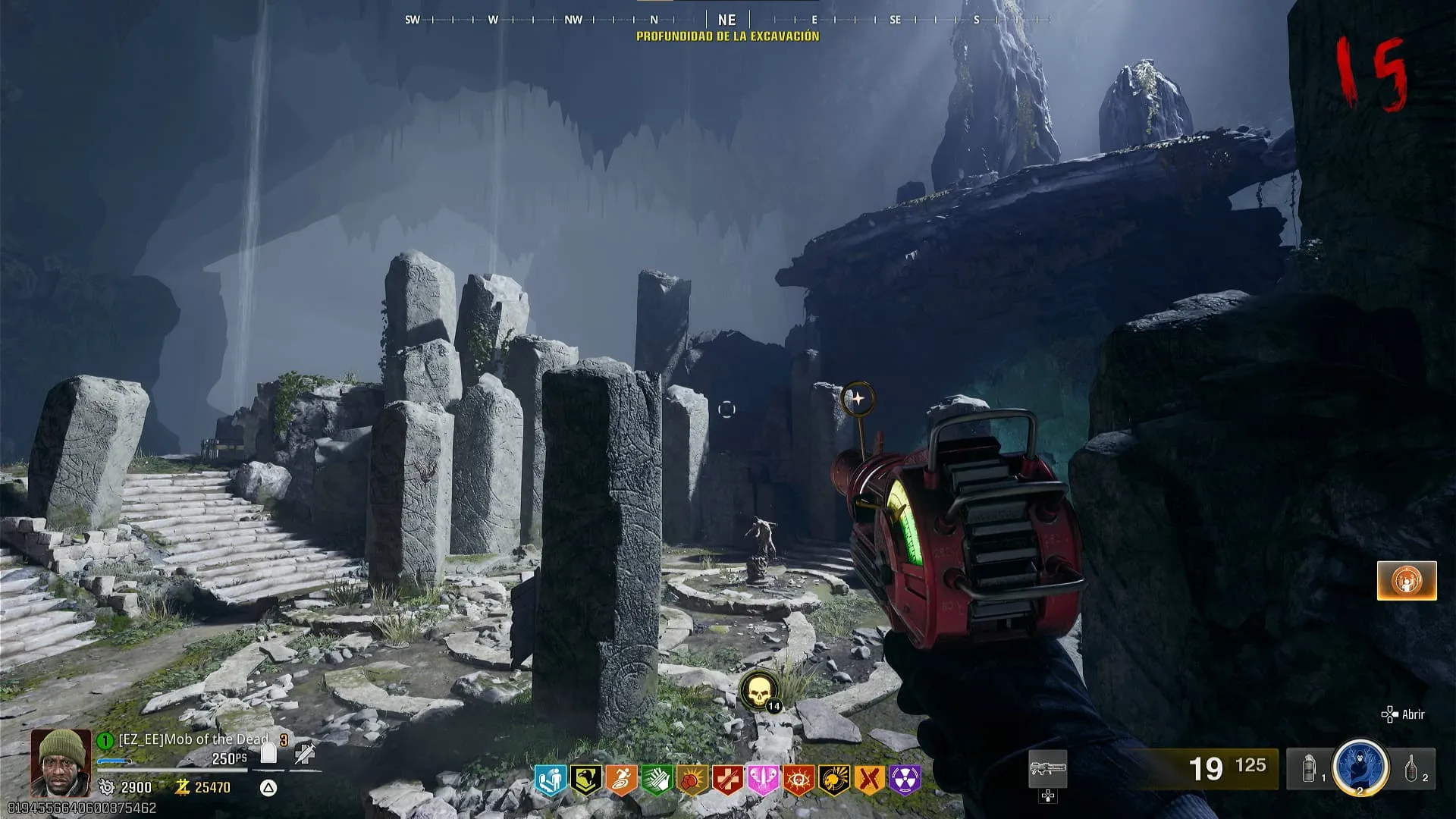Select the tactical grenade slot
Image resolution: width=1456 pixels, height=819 pixels.
[x=1309, y=769]
